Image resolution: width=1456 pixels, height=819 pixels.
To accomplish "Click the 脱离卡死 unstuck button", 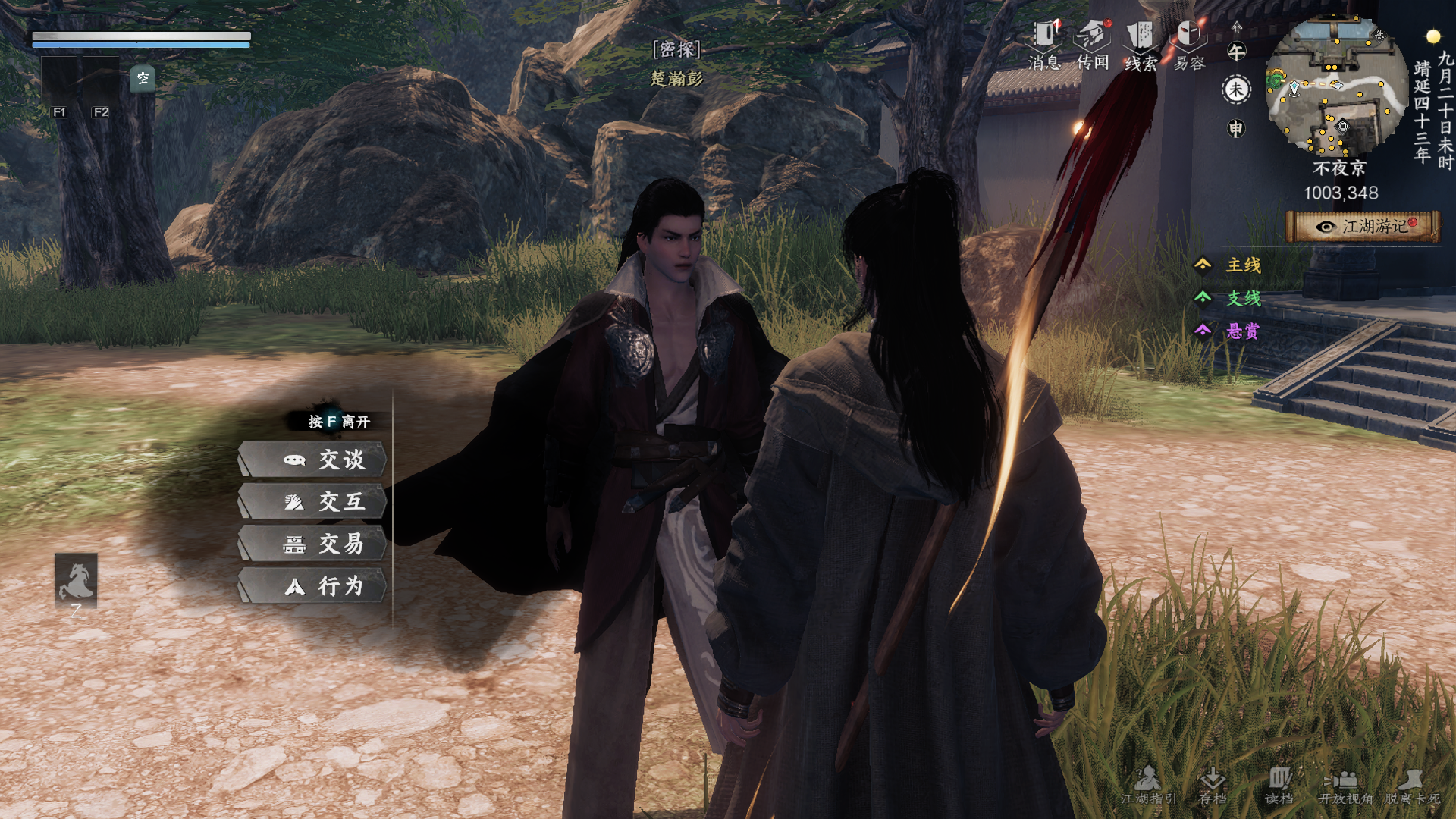I will [1412, 785].
